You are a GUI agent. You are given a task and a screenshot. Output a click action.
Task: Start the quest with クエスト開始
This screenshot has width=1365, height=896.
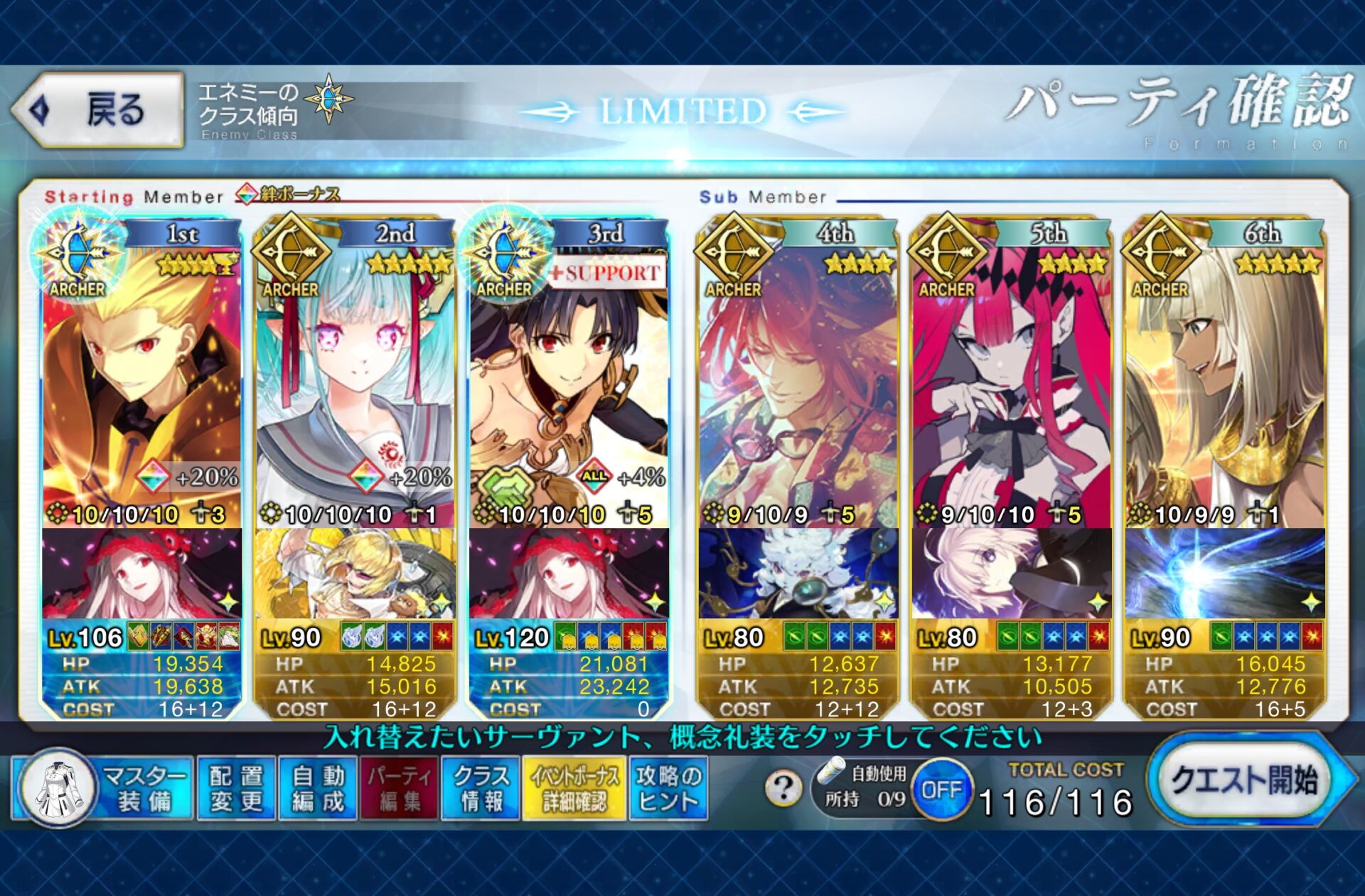pos(1246,781)
